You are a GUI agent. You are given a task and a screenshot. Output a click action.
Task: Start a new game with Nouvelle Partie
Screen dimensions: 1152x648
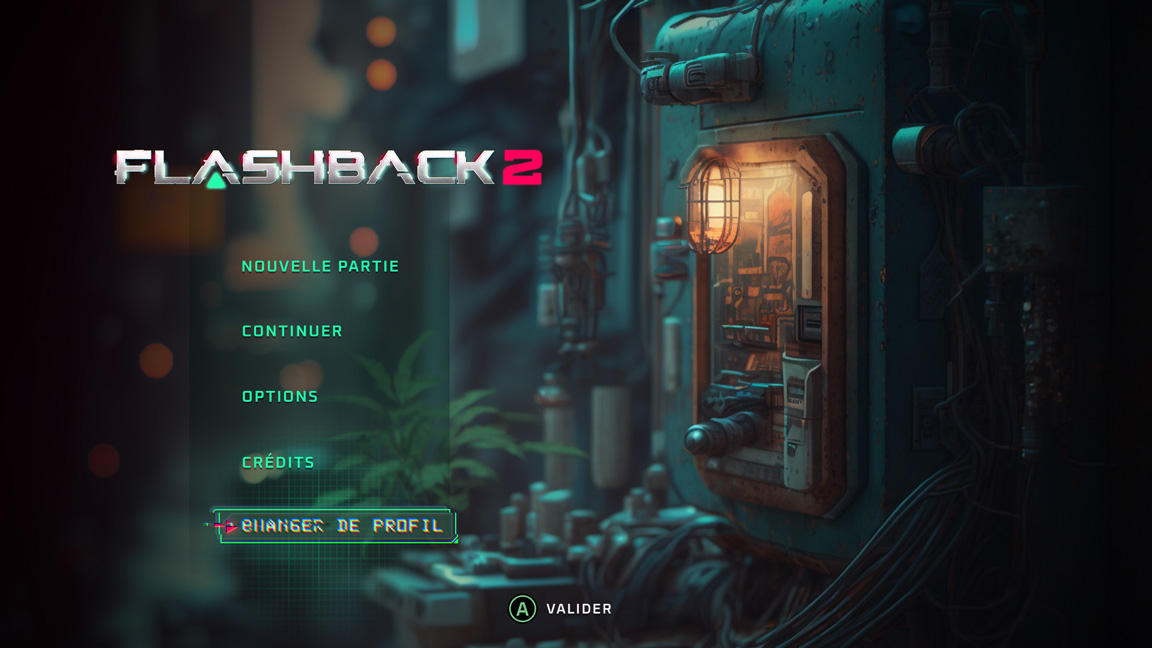(x=320, y=266)
